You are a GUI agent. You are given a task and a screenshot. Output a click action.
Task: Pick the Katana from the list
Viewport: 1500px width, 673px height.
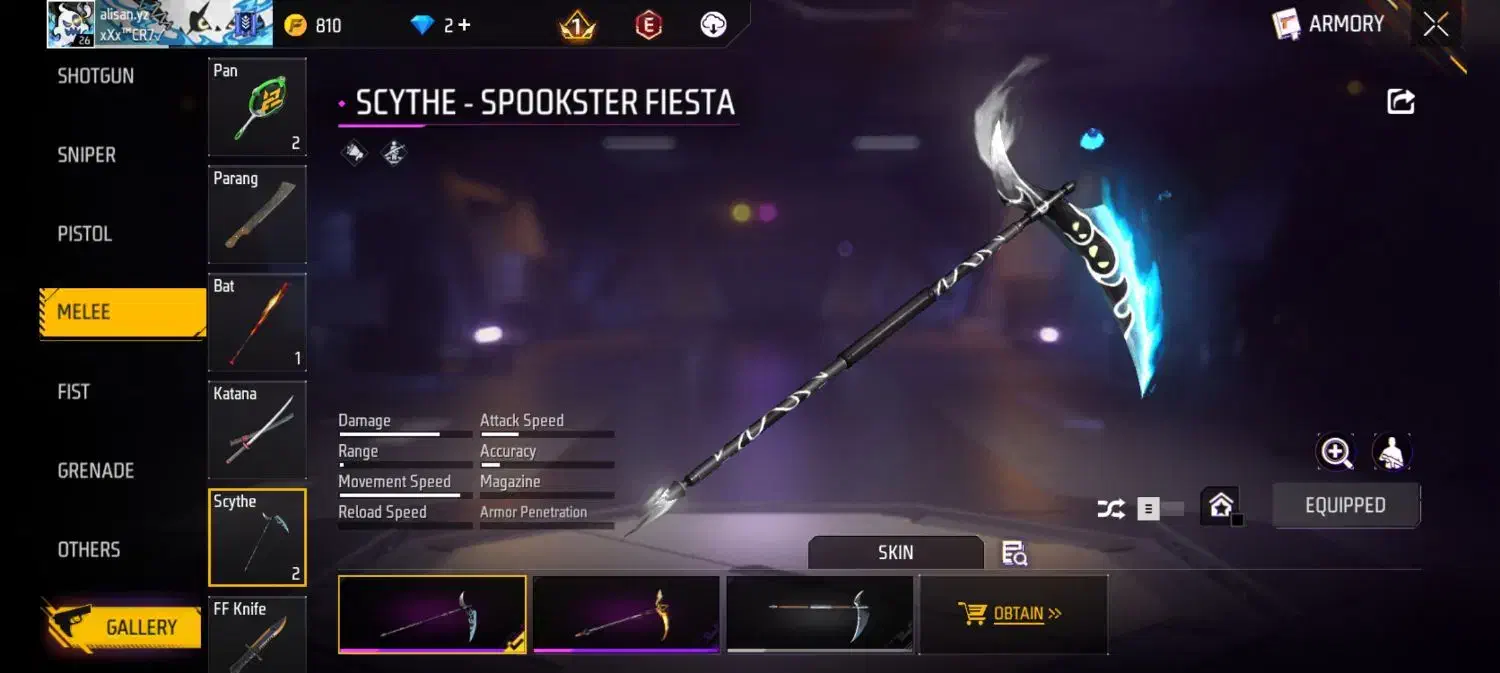pyautogui.click(x=257, y=430)
